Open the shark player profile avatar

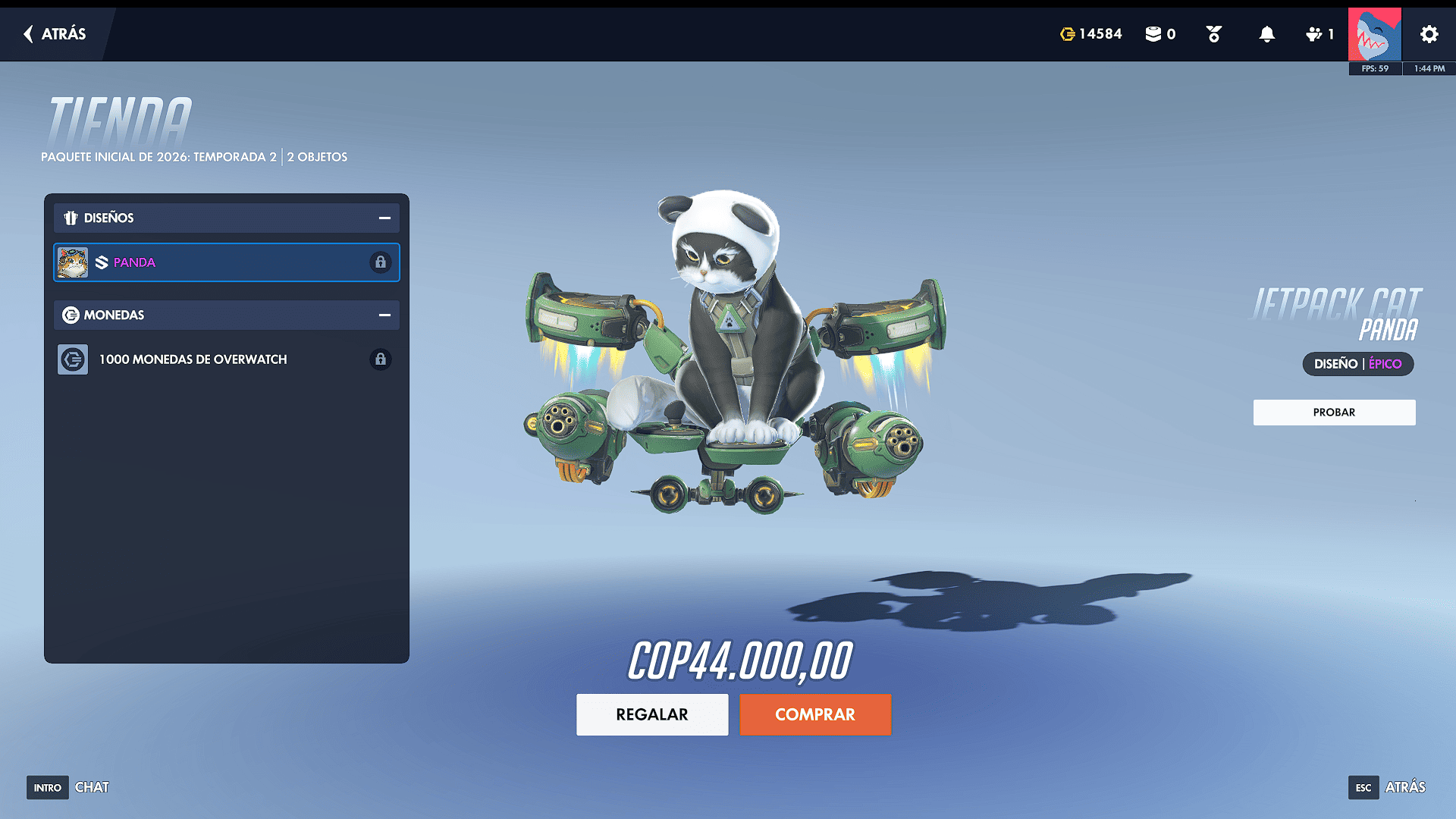coord(1374,34)
